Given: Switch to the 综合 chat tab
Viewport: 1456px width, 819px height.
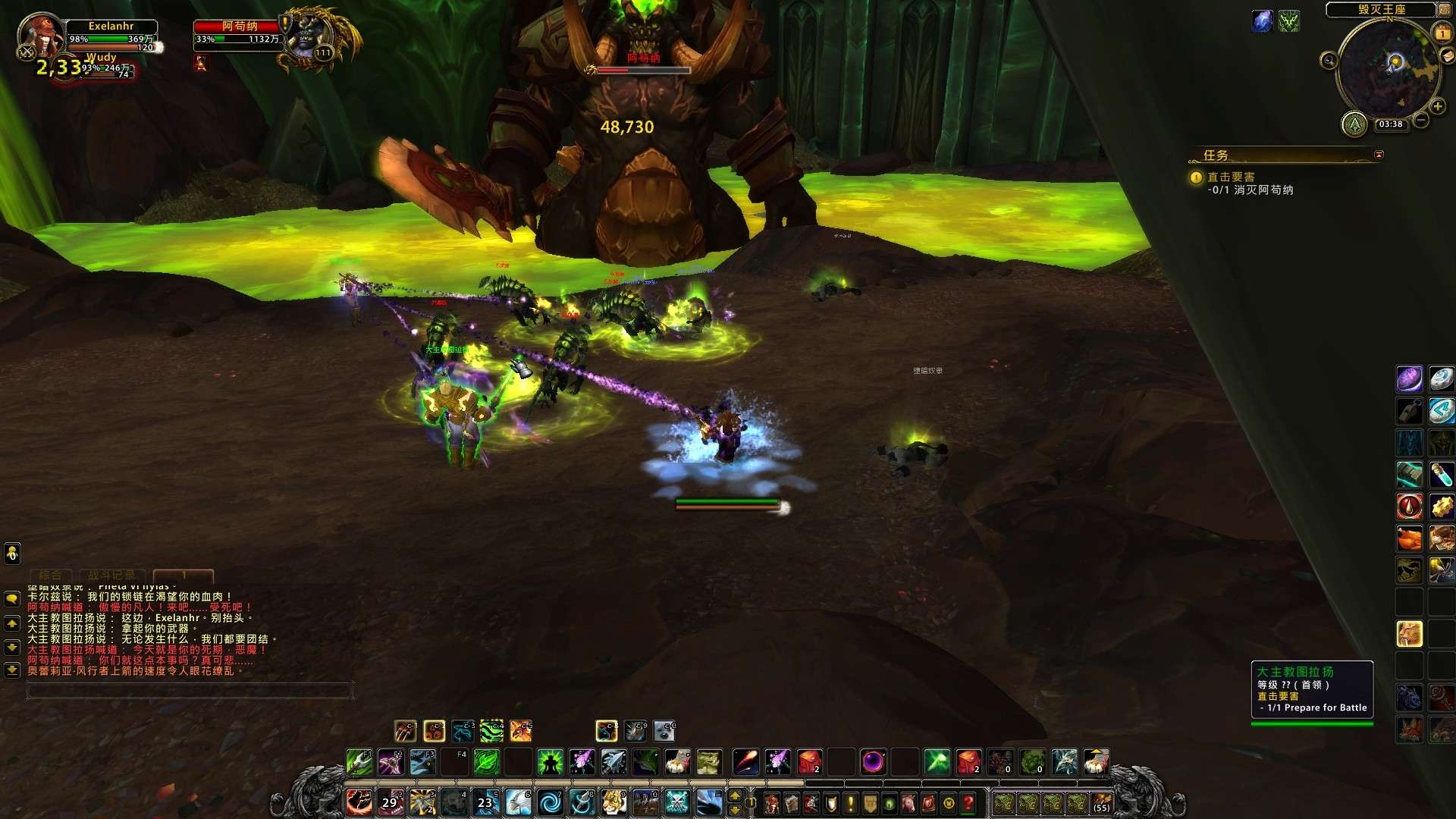Looking at the screenshot, I should click(x=51, y=576).
